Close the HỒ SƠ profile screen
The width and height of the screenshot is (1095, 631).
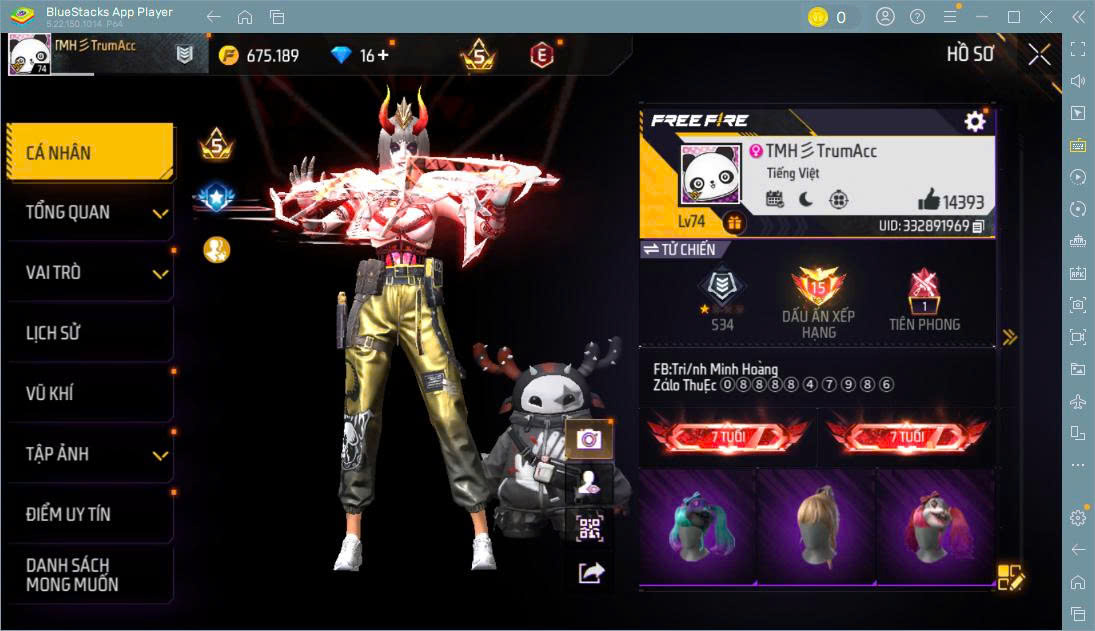[1039, 54]
